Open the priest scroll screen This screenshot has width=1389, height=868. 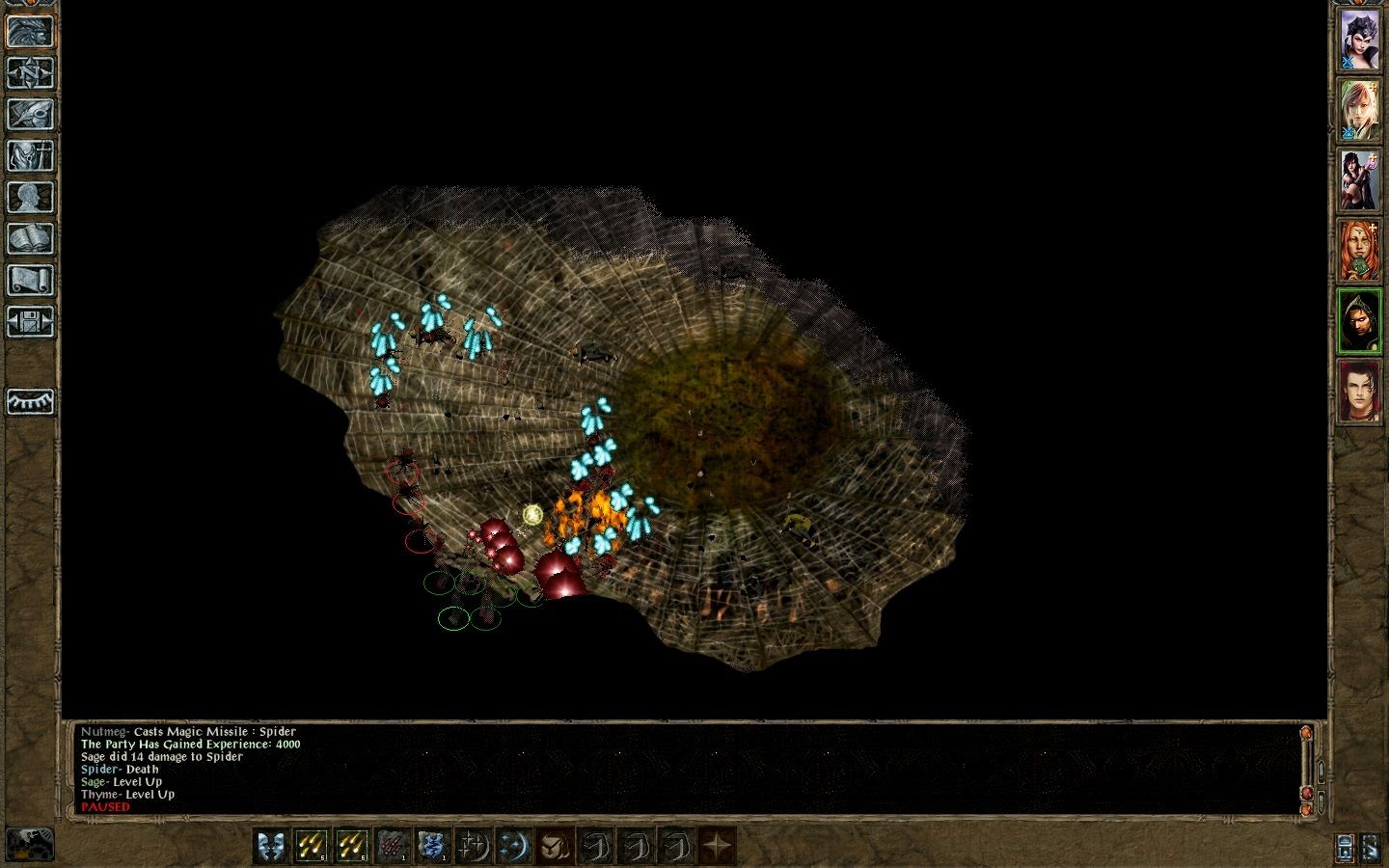tap(30, 280)
